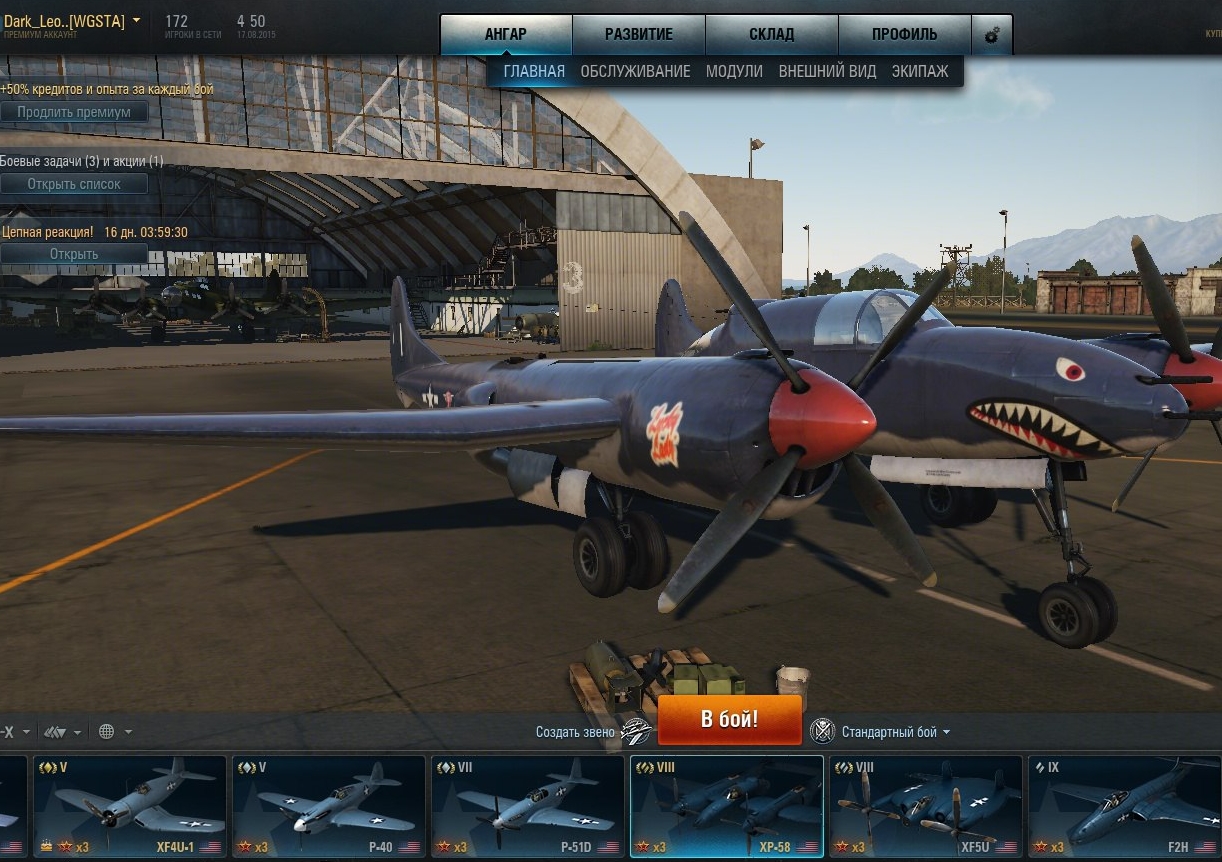Open the ОБСЛУЖИВАНИЕ submenu

coord(635,71)
